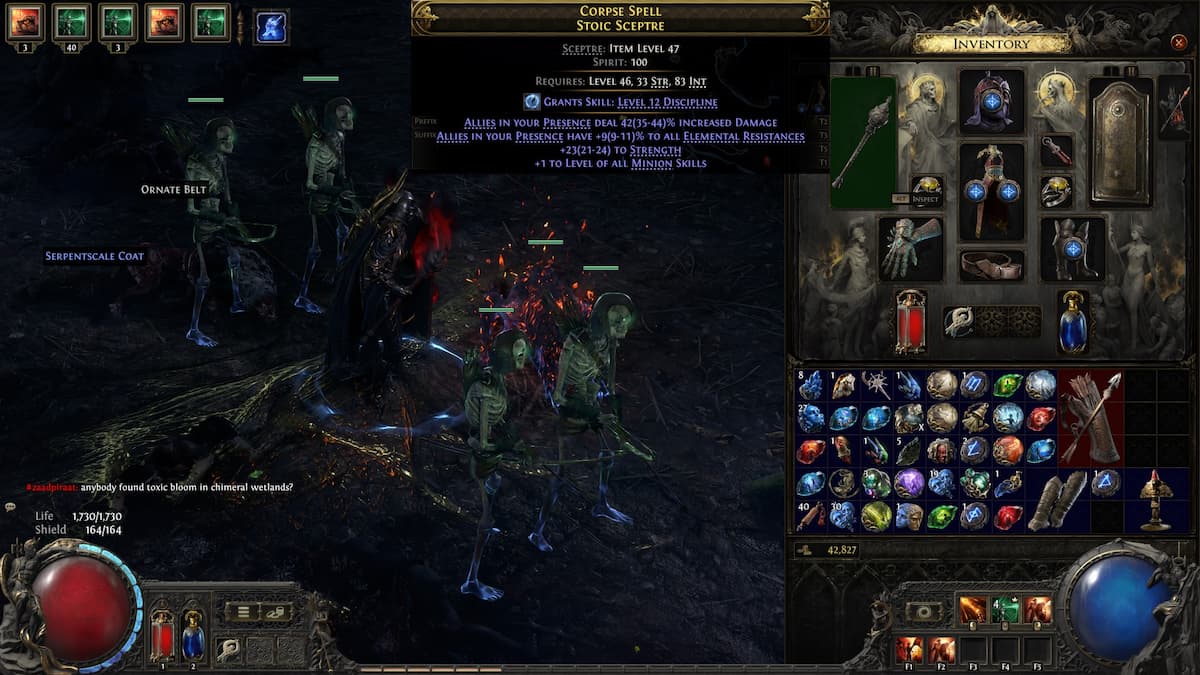Select the equipped Stoic Sceptre weapon
The image size is (1200, 675).
(x=862, y=142)
